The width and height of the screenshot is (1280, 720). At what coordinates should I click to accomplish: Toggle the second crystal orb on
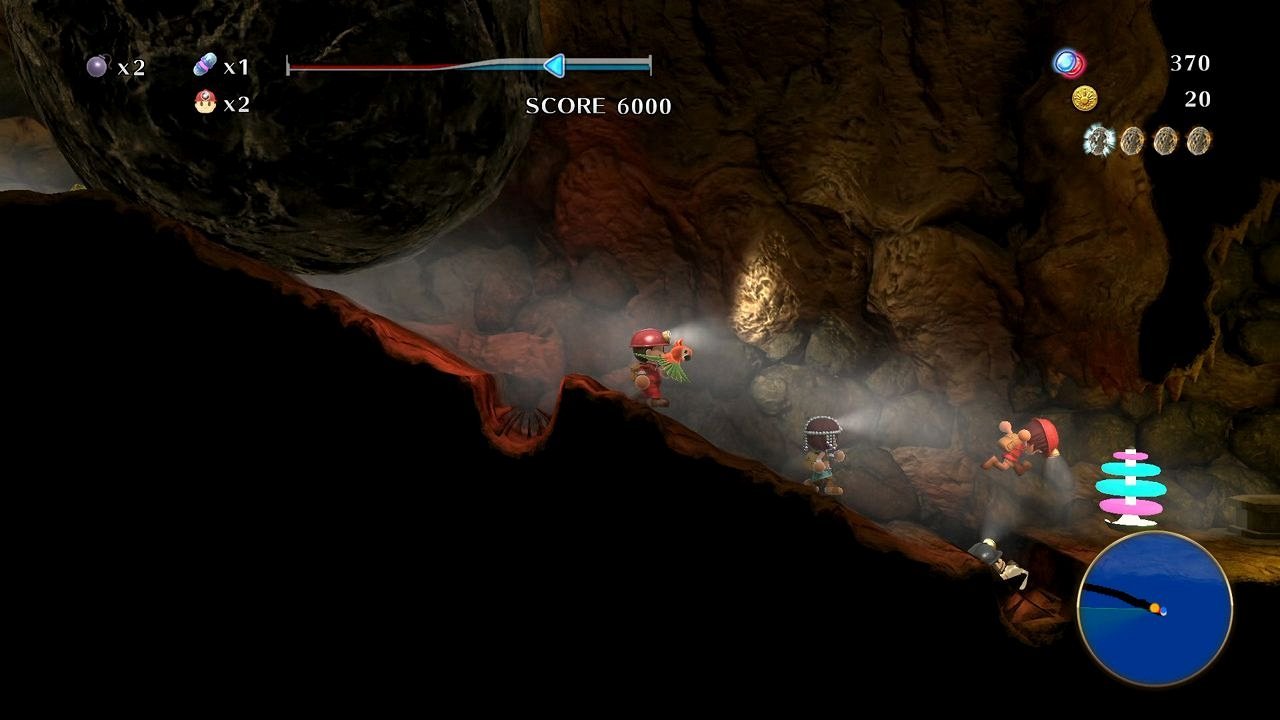(x=1133, y=141)
